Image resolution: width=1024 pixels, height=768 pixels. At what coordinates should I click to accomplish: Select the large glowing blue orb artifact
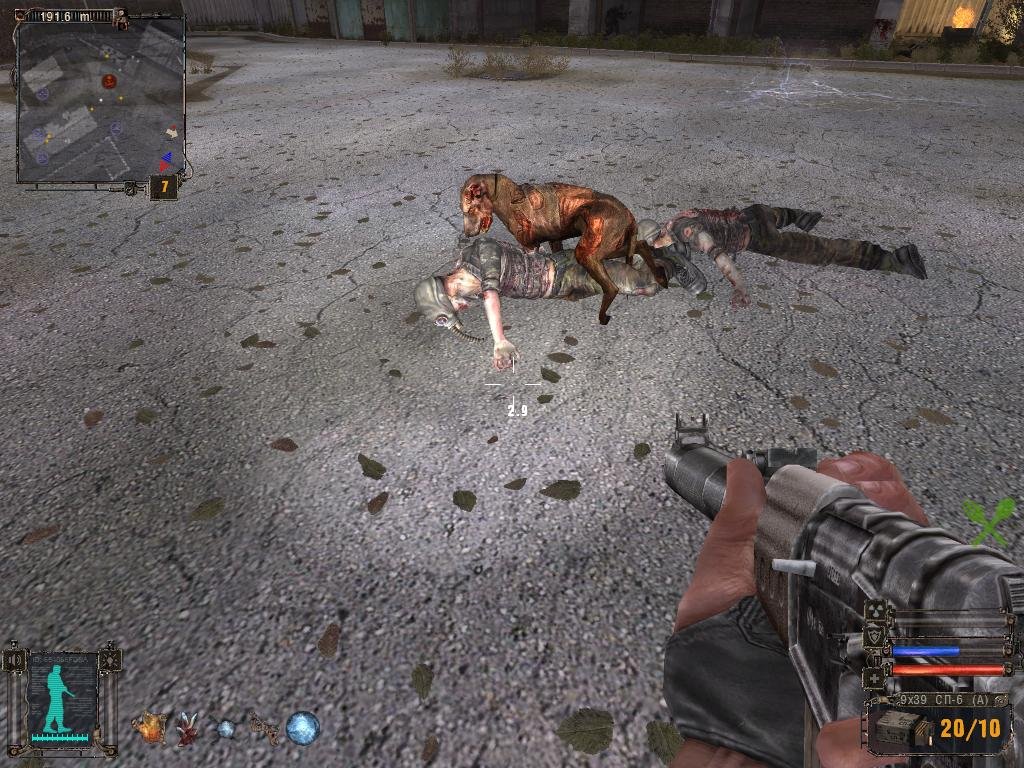302,727
